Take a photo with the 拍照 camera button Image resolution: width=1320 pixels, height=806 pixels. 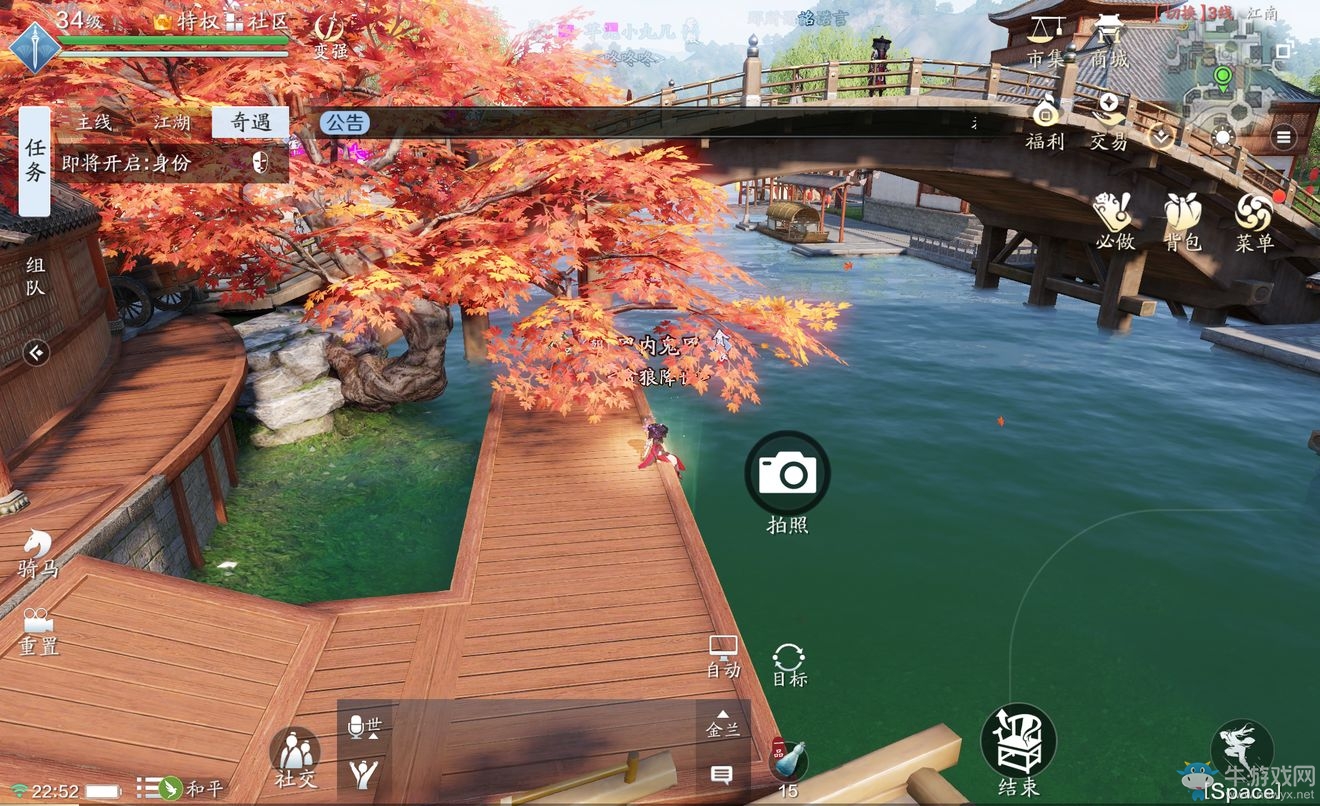click(787, 473)
